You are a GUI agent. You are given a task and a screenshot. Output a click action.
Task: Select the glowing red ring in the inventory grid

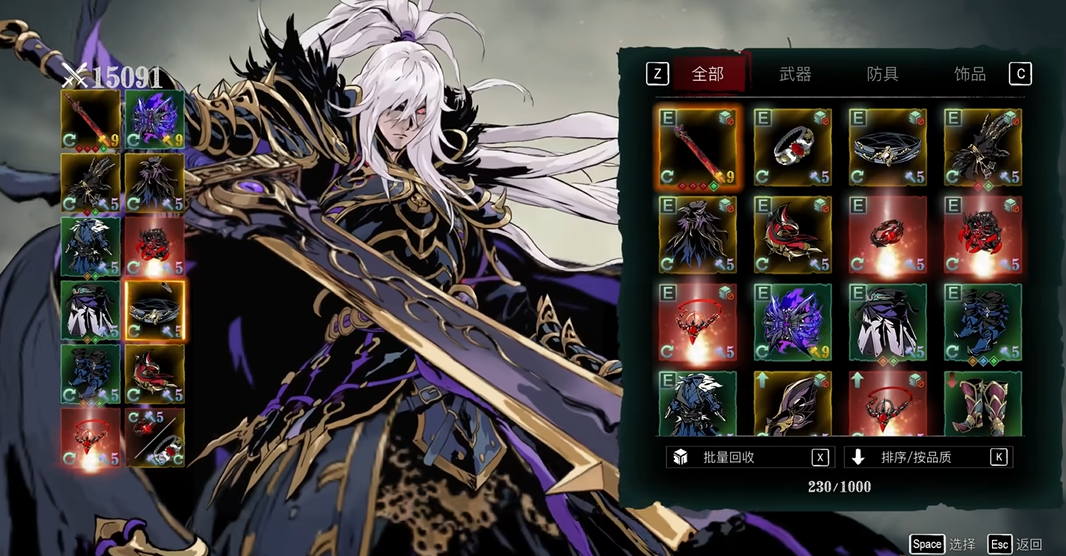[x=887, y=235]
